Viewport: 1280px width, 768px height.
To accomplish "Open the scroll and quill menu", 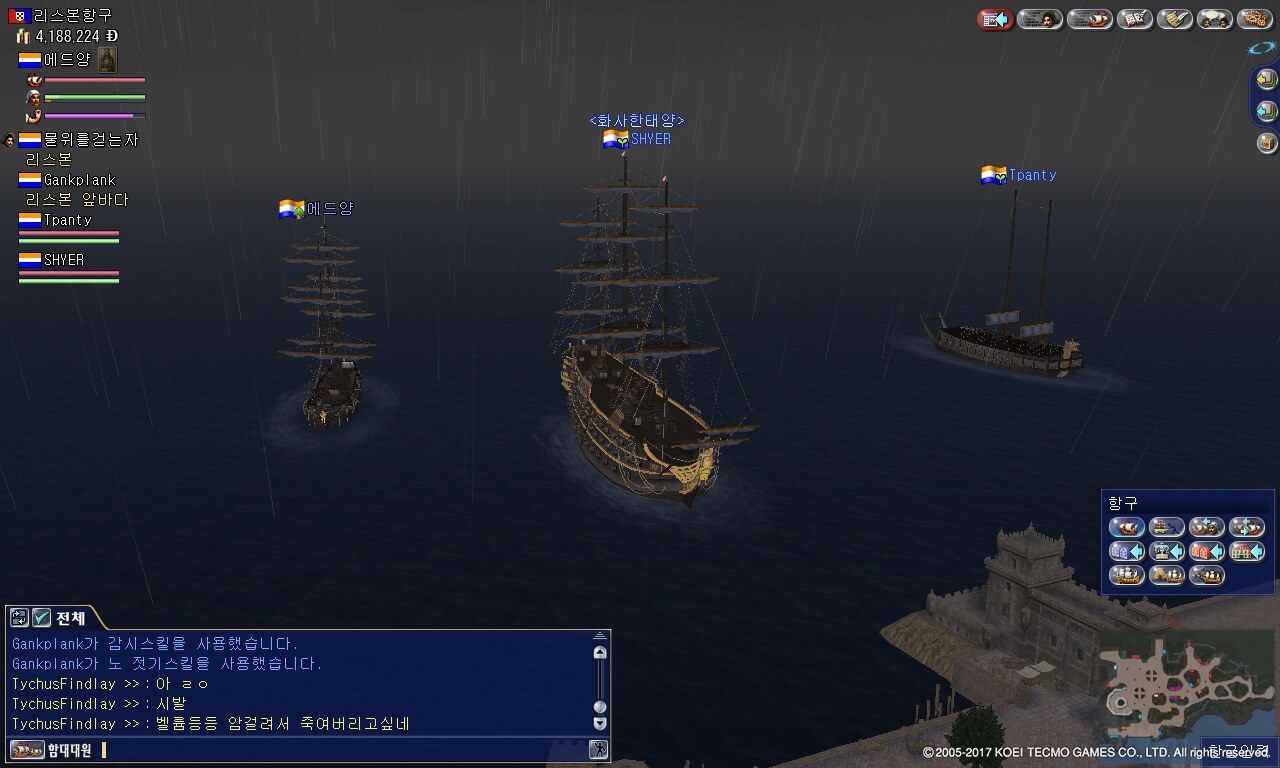I will [x=1174, y=19].
